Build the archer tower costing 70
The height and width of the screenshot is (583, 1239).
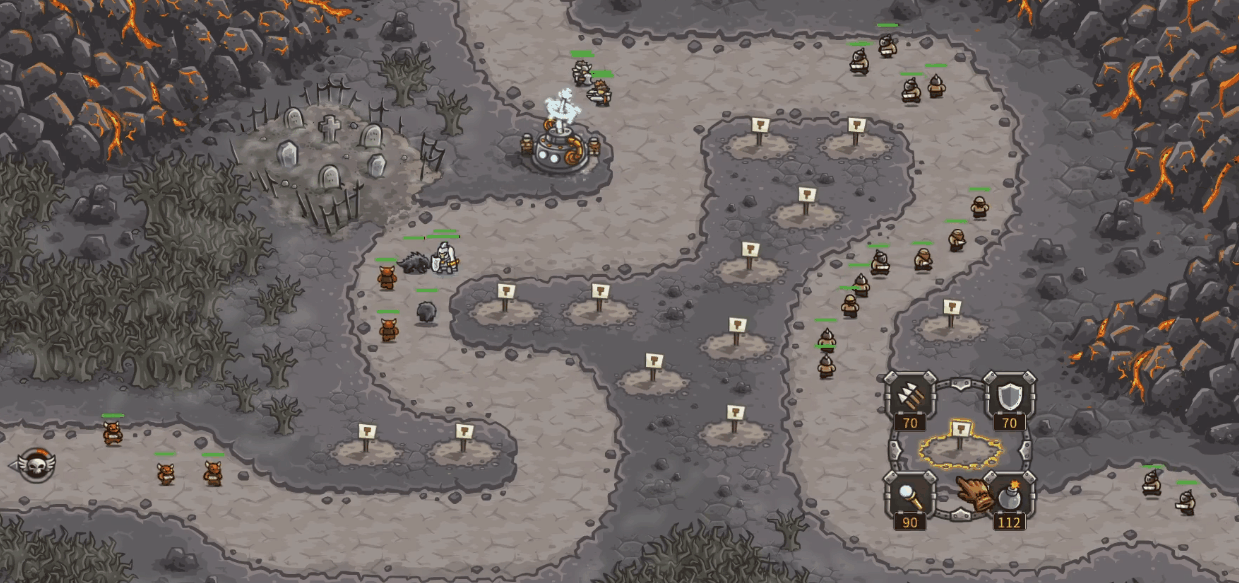[x=910, y=399]
